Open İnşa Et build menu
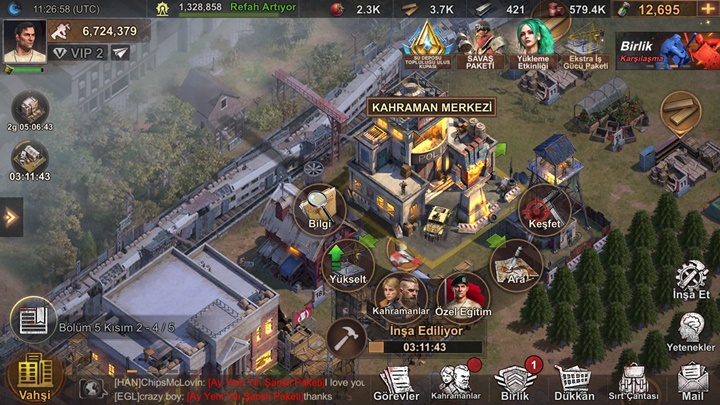Image resolution: width=720 pixels, height=405 pixels. pos(692,282)
